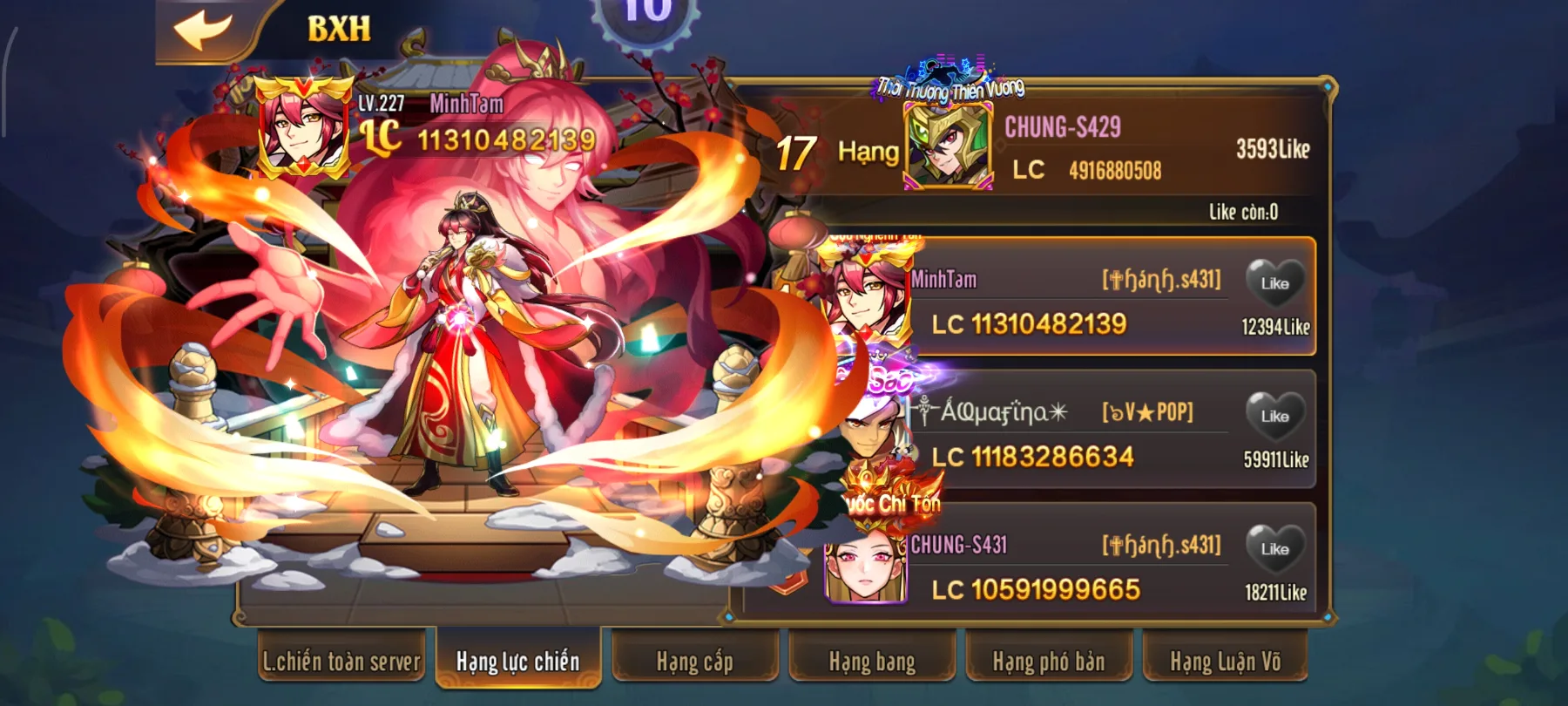
Task: Toggle Like for ÁQuaƑïna's entry
Action: (1274, 417)
